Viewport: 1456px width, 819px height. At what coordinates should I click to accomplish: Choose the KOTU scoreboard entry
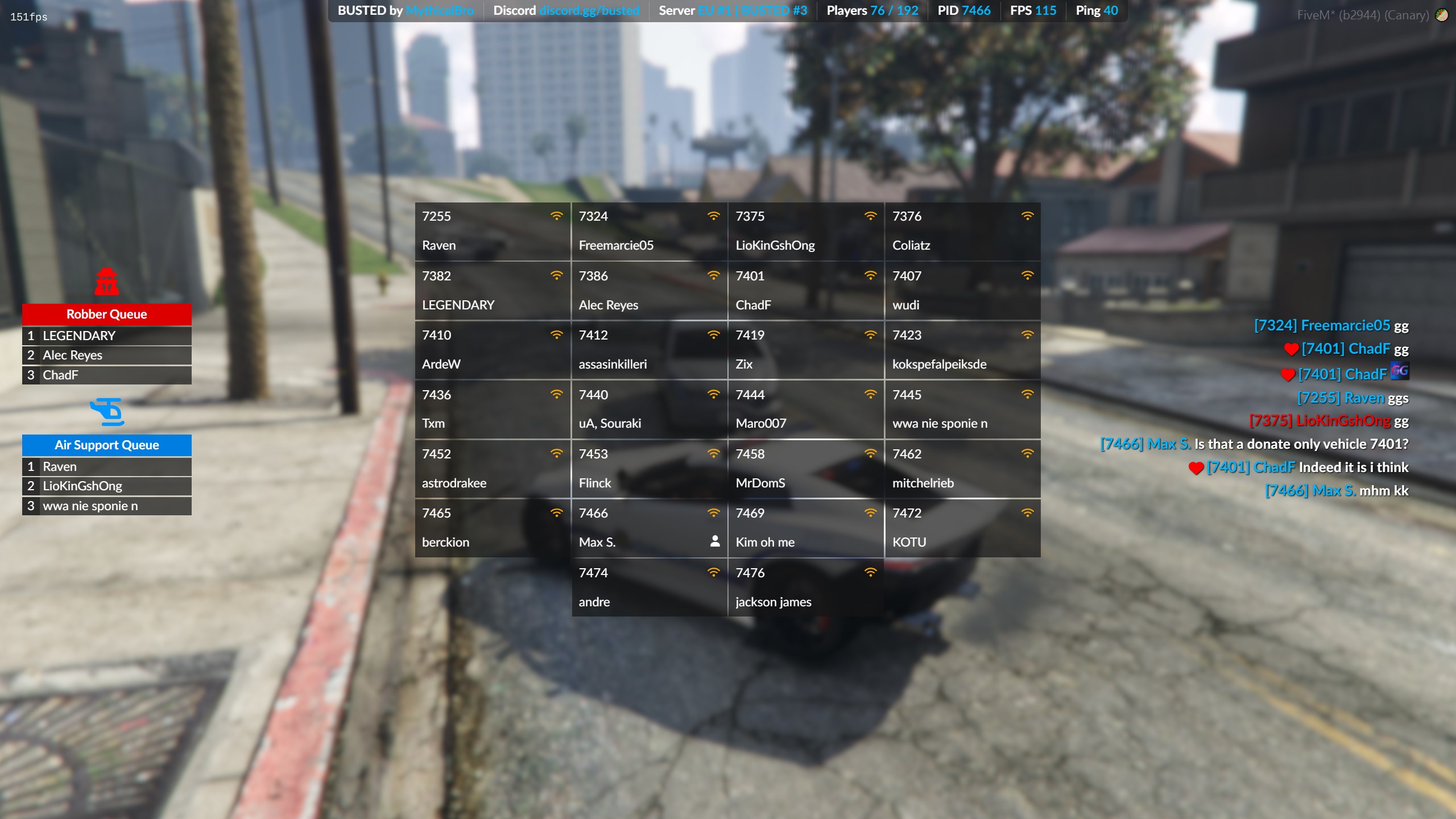point(962,528)
